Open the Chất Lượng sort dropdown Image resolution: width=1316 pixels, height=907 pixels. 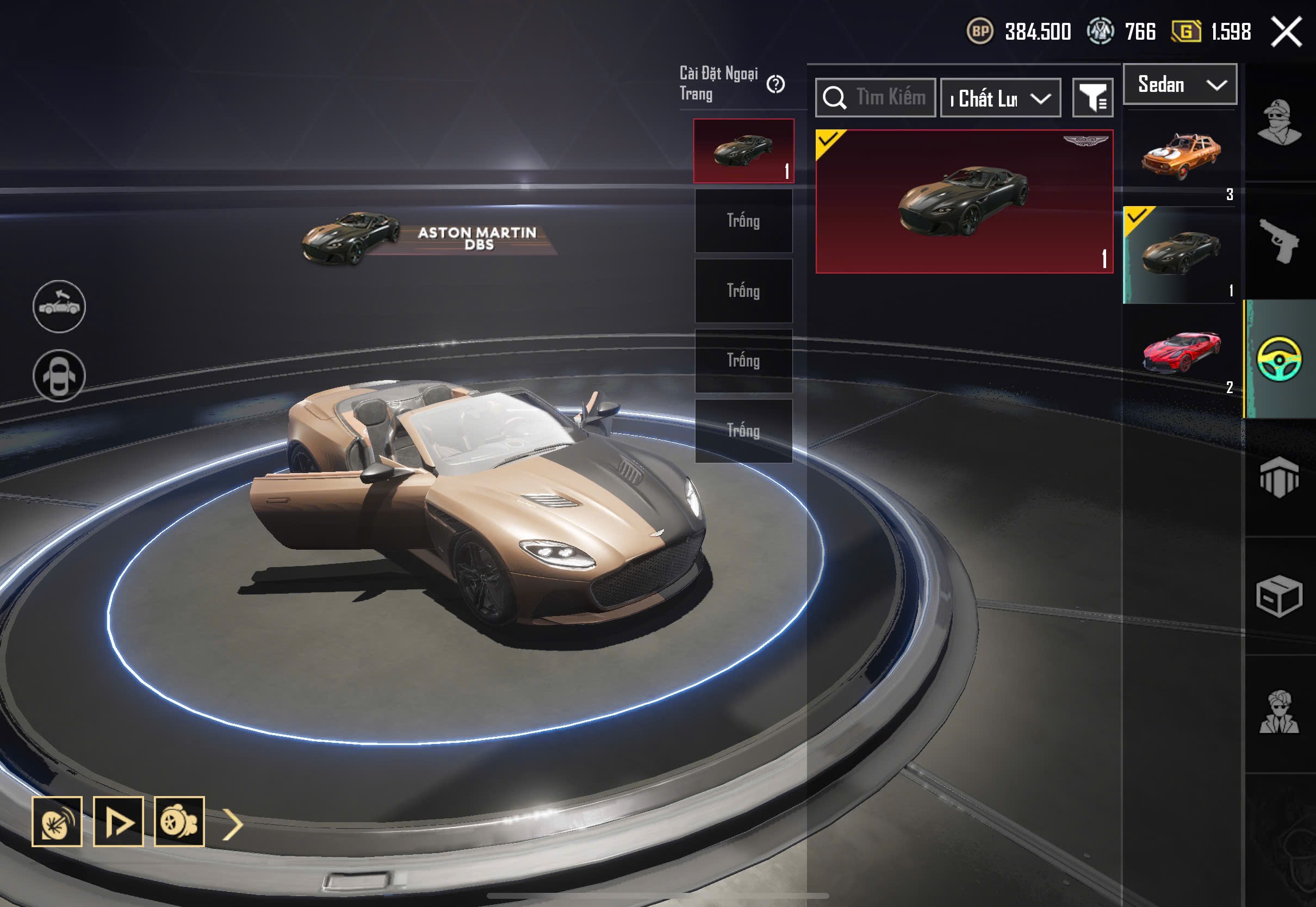[1001, 98]
